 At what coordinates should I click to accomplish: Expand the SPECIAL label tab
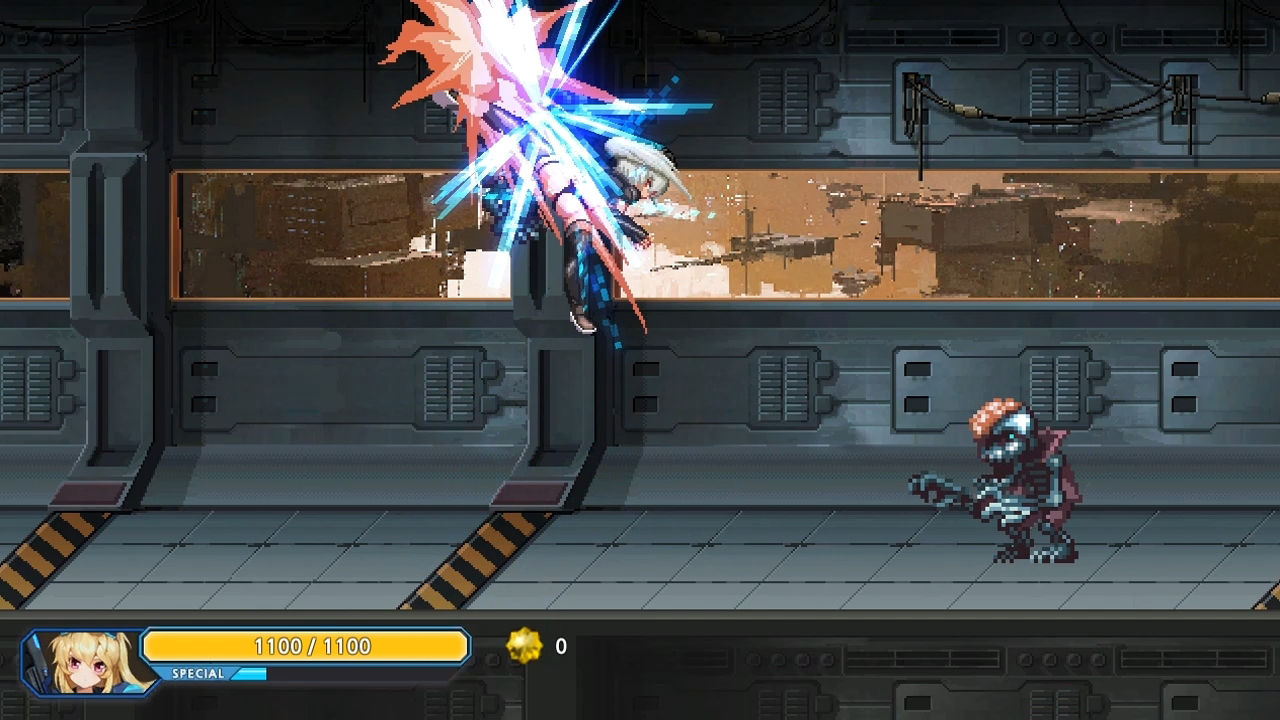pyautogui.click(x=200, y=674)
